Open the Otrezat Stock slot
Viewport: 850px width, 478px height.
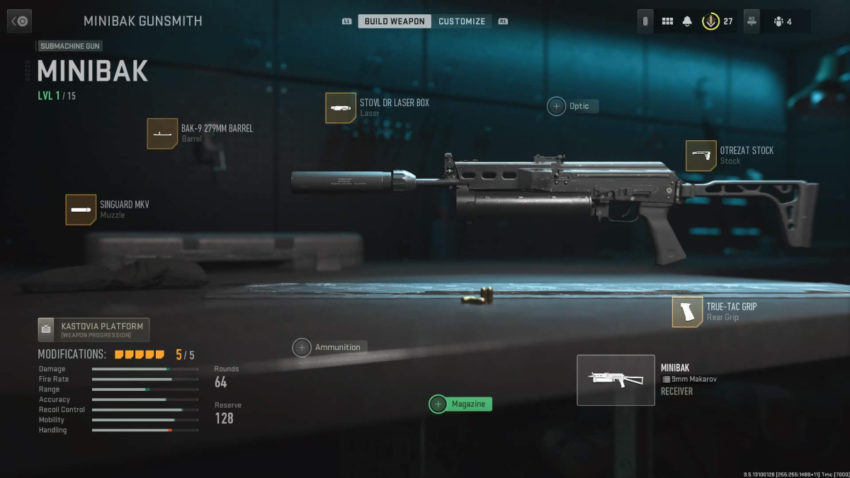[701, 156]
